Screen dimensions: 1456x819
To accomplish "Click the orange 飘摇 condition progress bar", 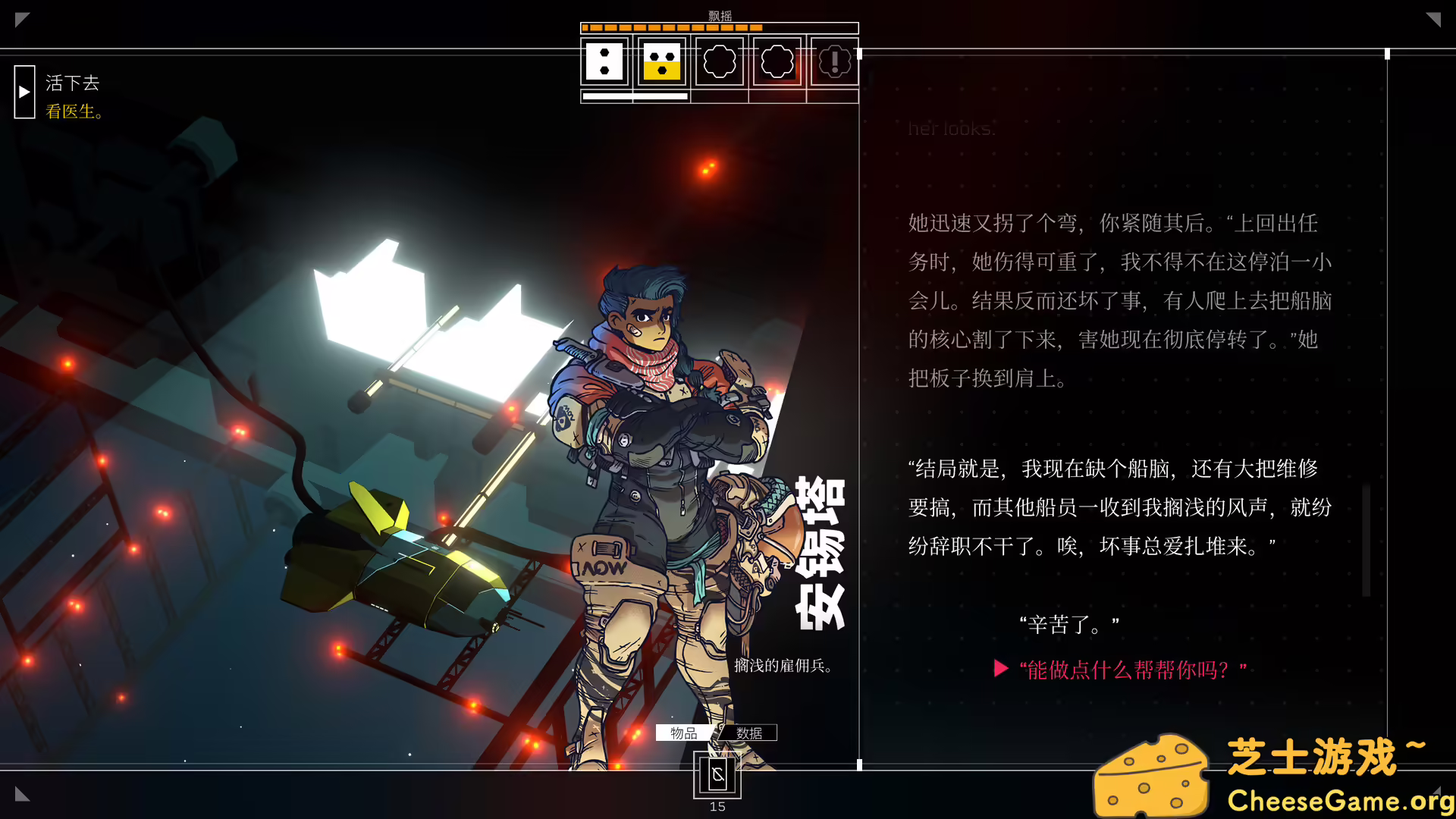I will 671,27.
